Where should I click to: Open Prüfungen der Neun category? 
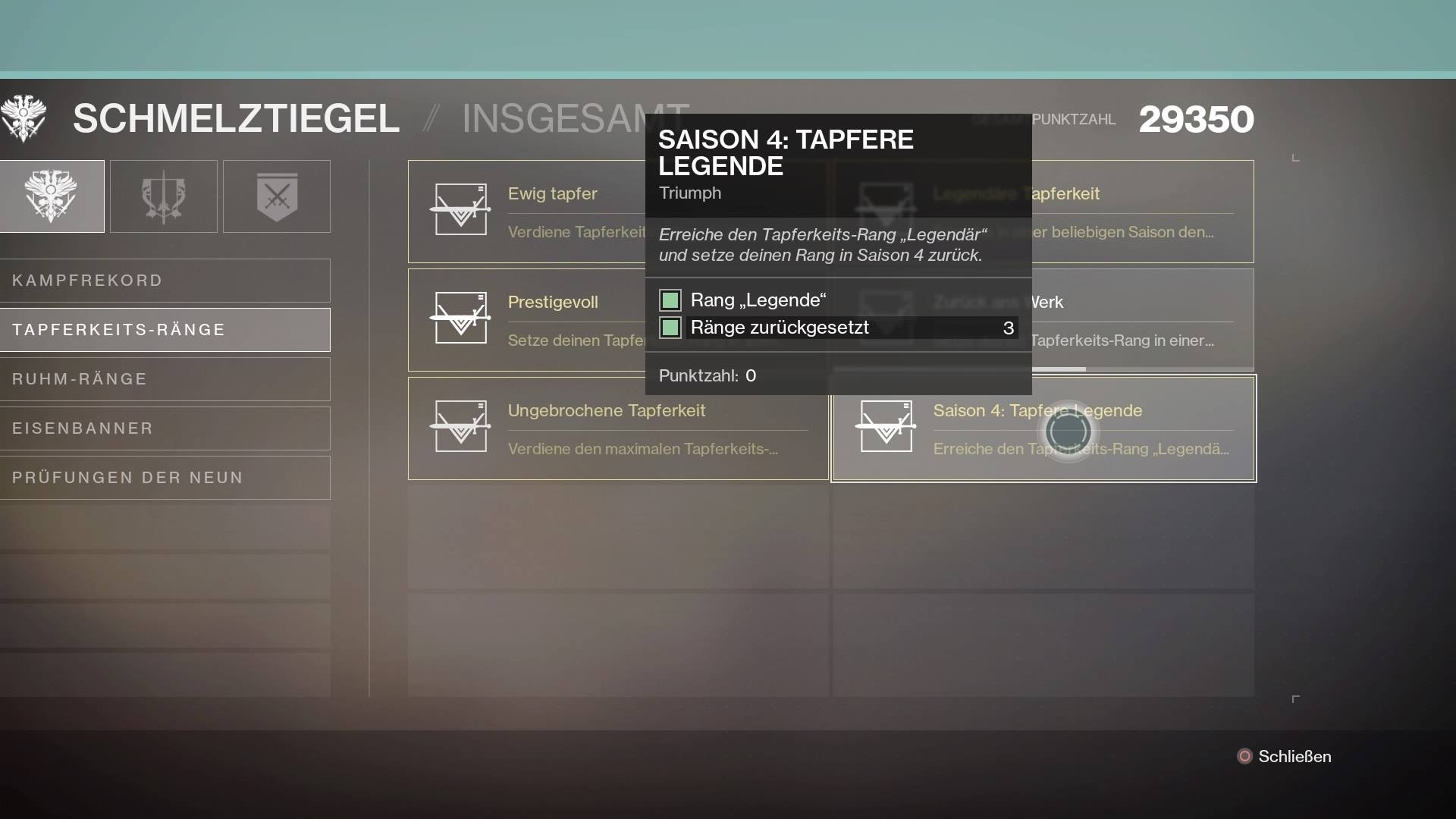tap(165, 478)
